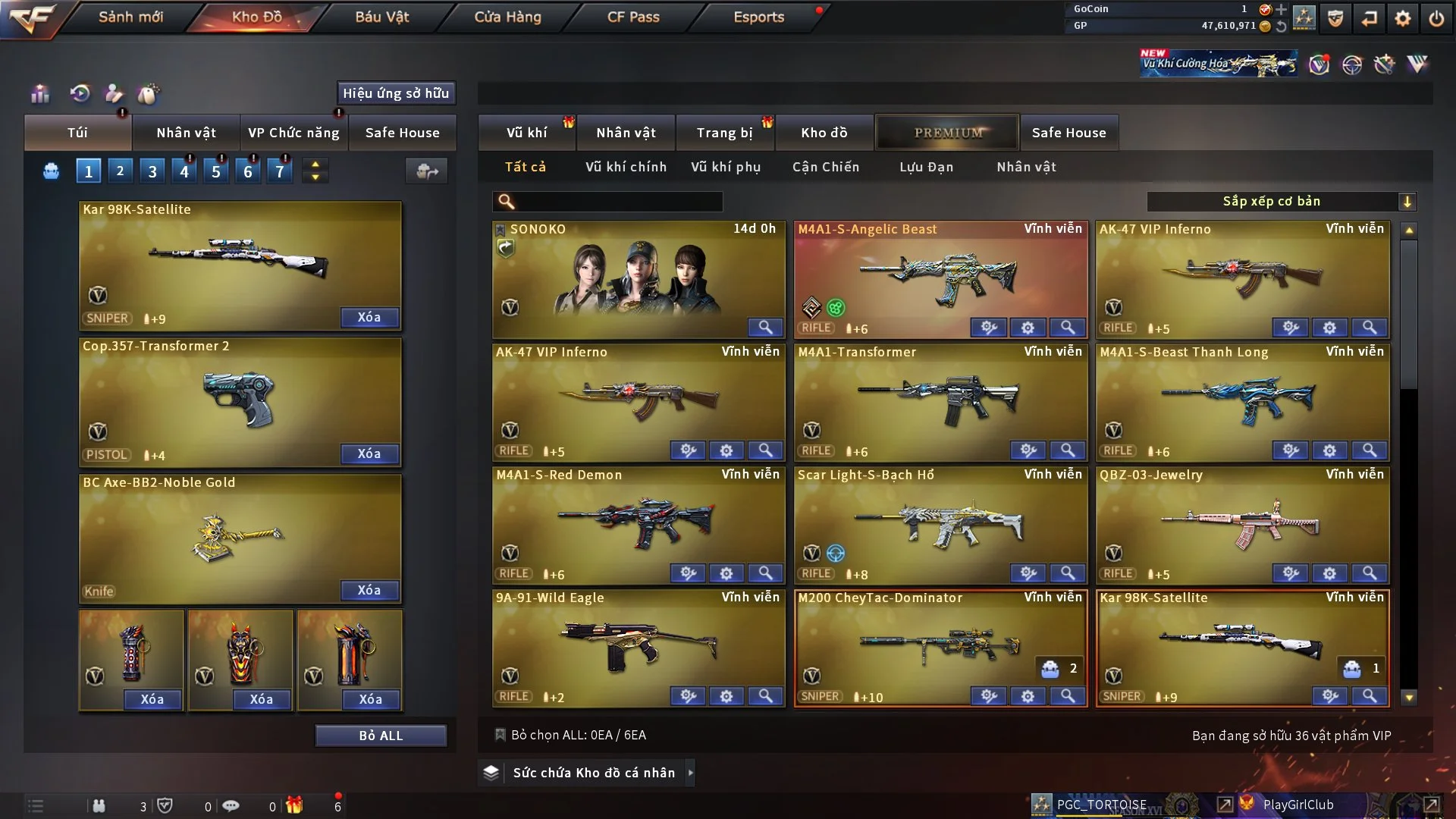The image size is (1456, 819).
Task: Filter by Vũ khí chính
Action: (x=626, y=167)
